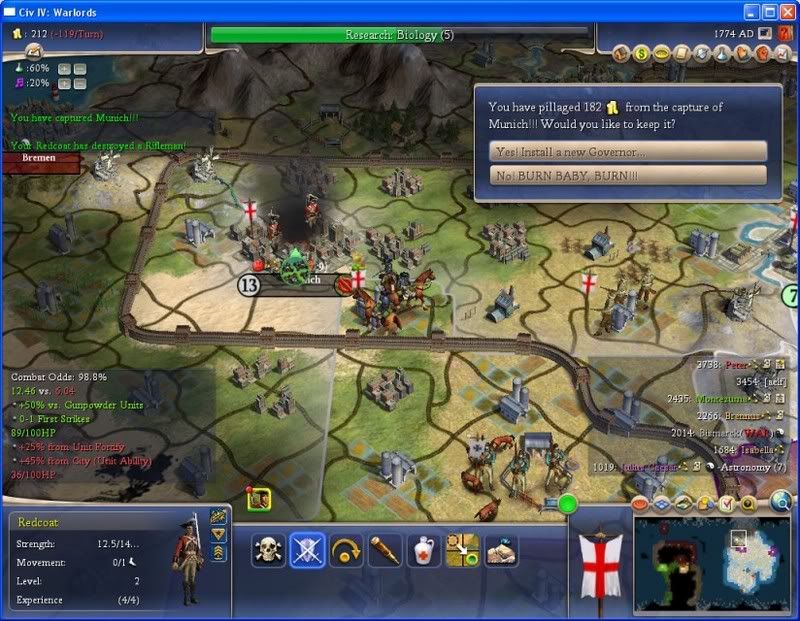Choose "Yes! Install a new Governor"
Viewport: 800px width, 621px height.
[x=629, y=151]
